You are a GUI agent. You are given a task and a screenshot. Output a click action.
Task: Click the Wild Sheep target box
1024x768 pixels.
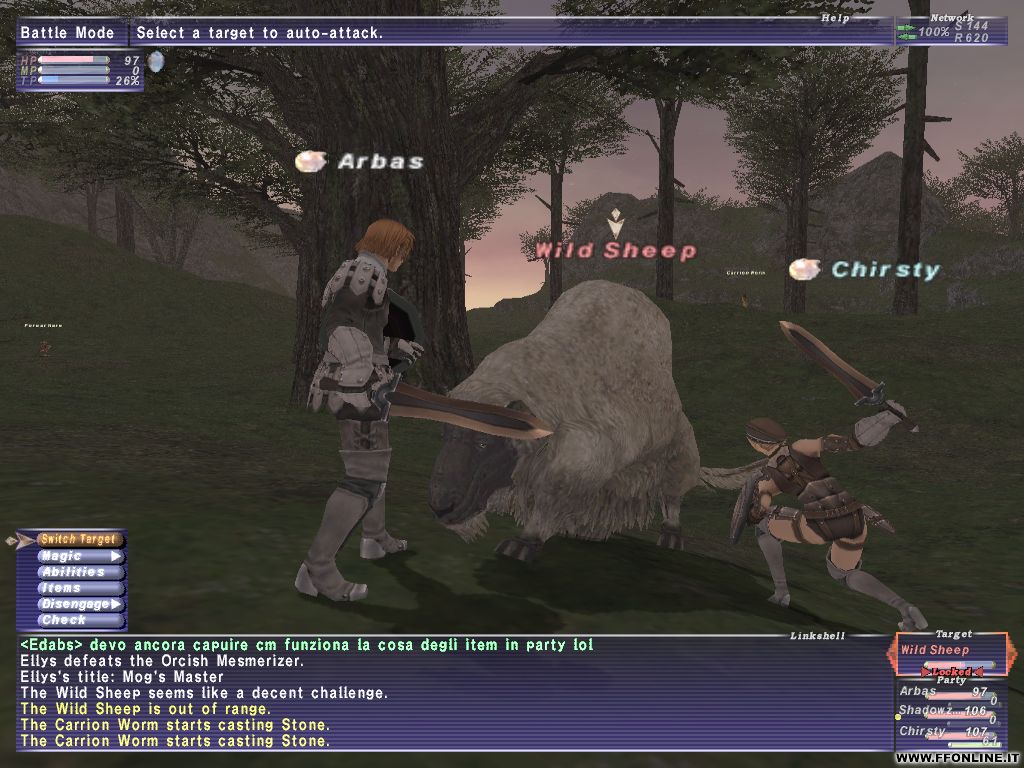949,652
